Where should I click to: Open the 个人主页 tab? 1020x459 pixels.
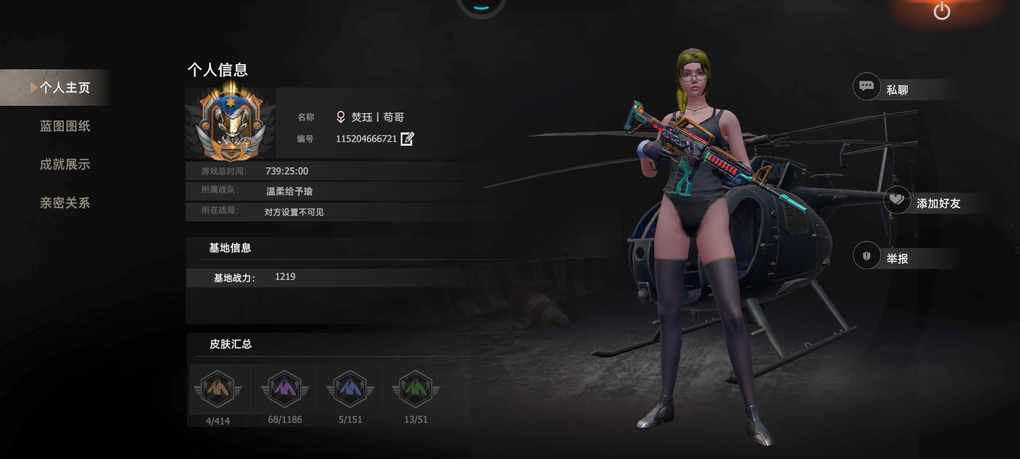(x=64, y=88)
